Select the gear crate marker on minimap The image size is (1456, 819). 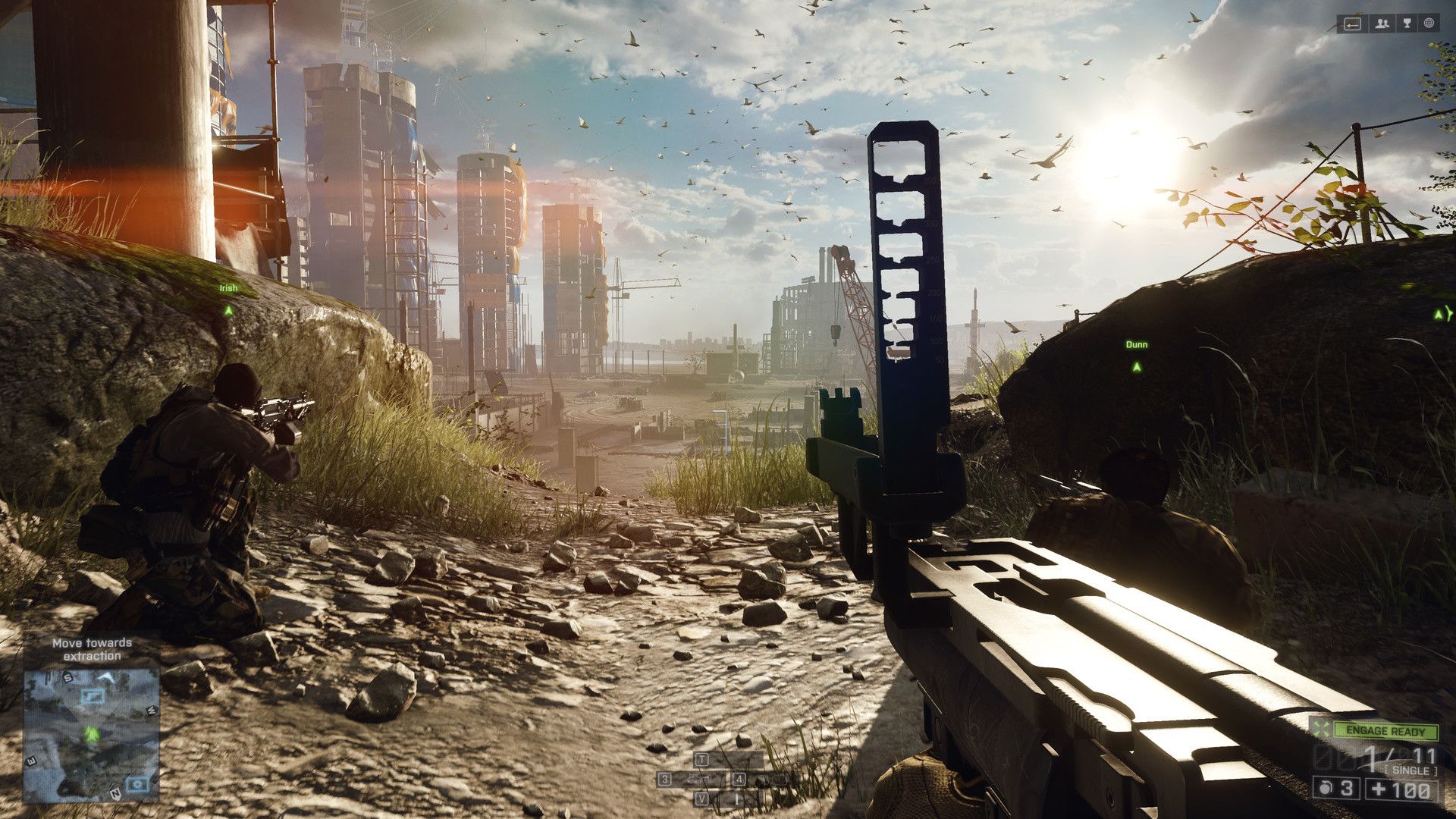coord(136,783)
